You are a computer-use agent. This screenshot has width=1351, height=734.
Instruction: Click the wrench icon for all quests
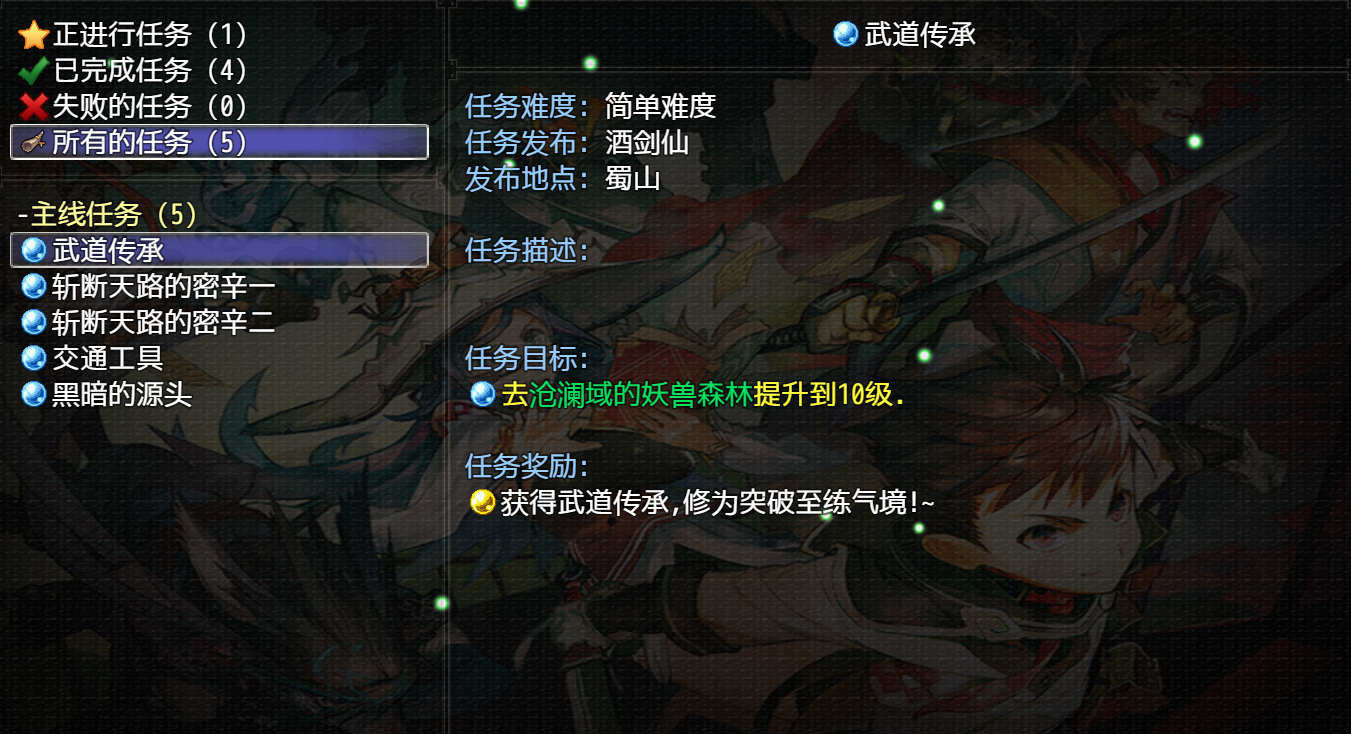click(29, 143)
